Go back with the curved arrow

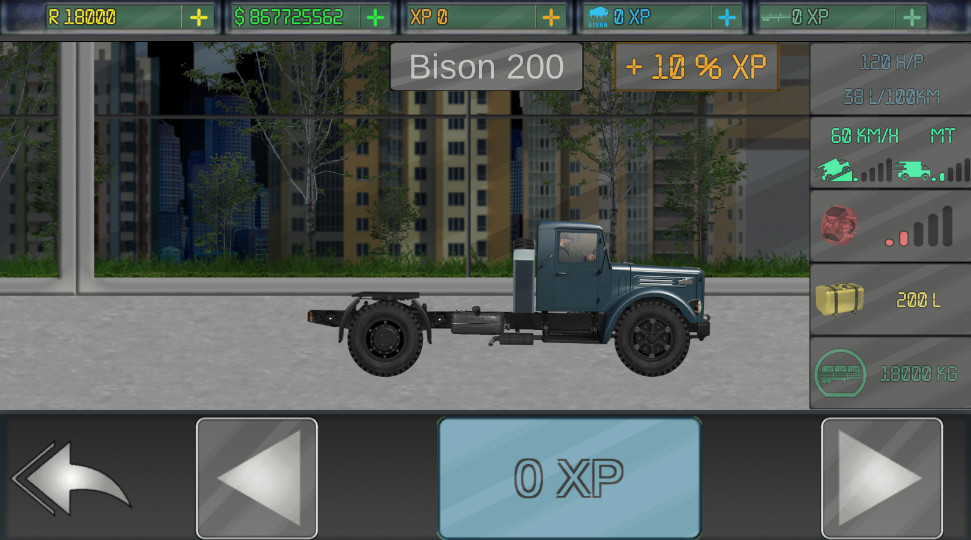(70, 478)
